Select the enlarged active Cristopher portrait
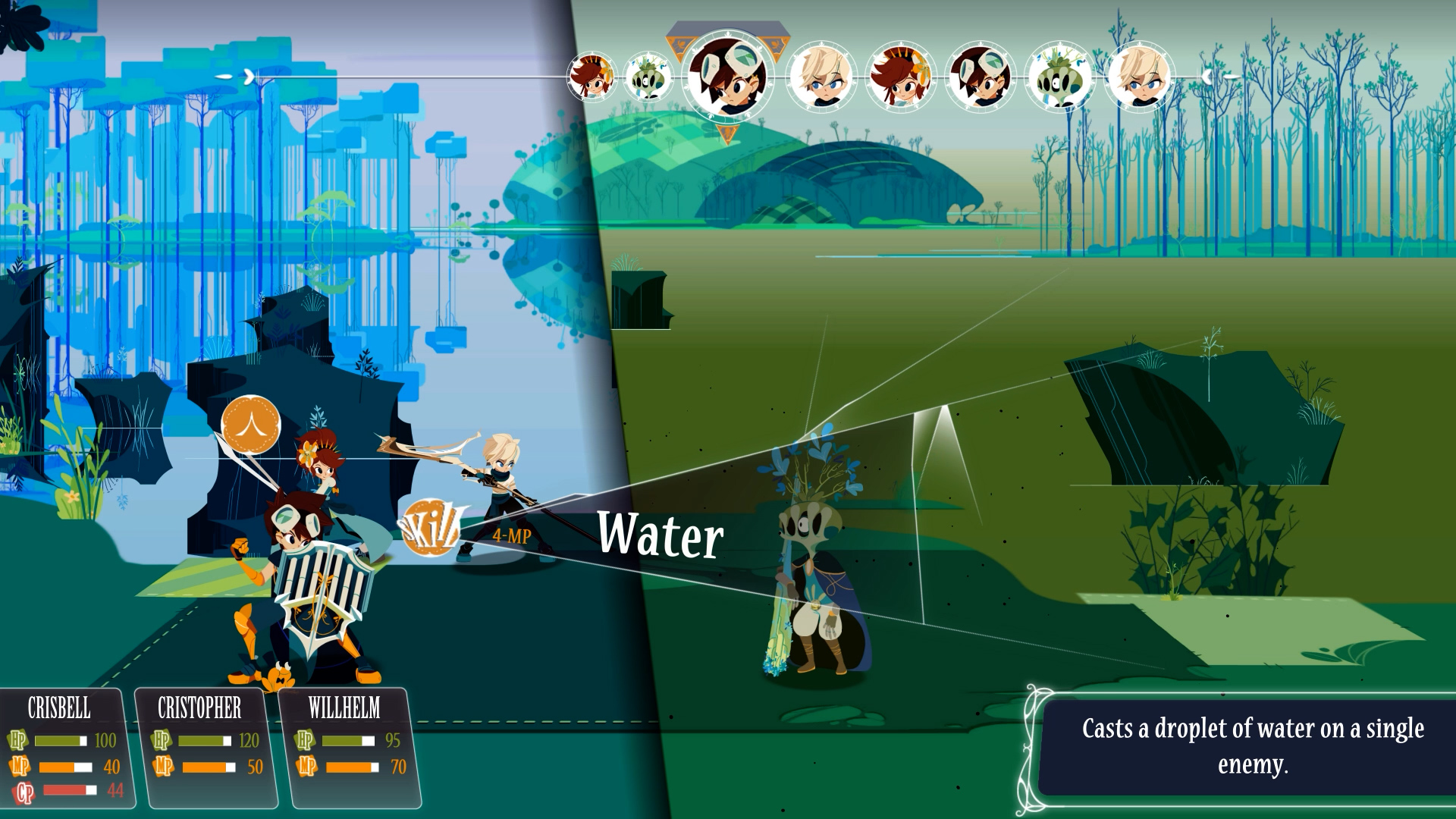The image size is (1456, 819). (x=730, y=76)
